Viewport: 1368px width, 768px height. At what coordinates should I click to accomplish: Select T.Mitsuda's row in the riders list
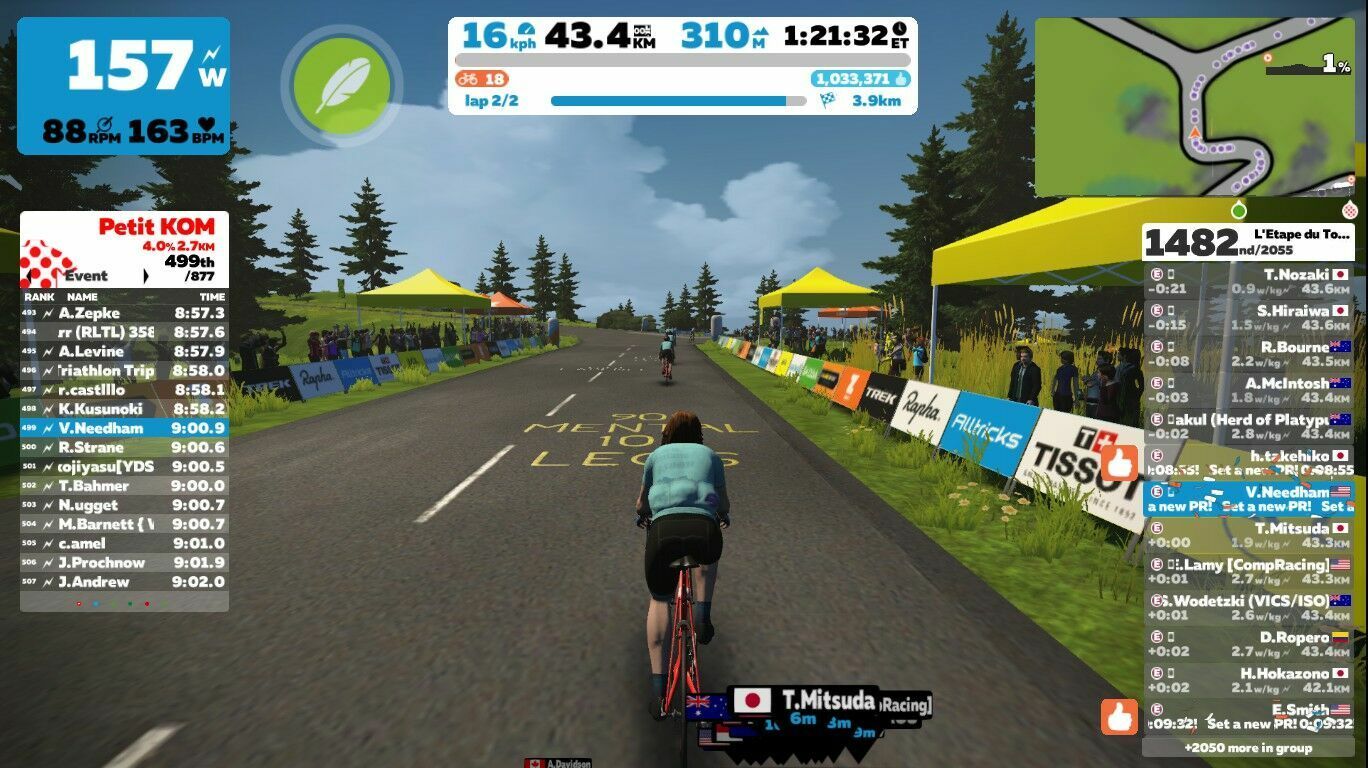pos(1247,536)
